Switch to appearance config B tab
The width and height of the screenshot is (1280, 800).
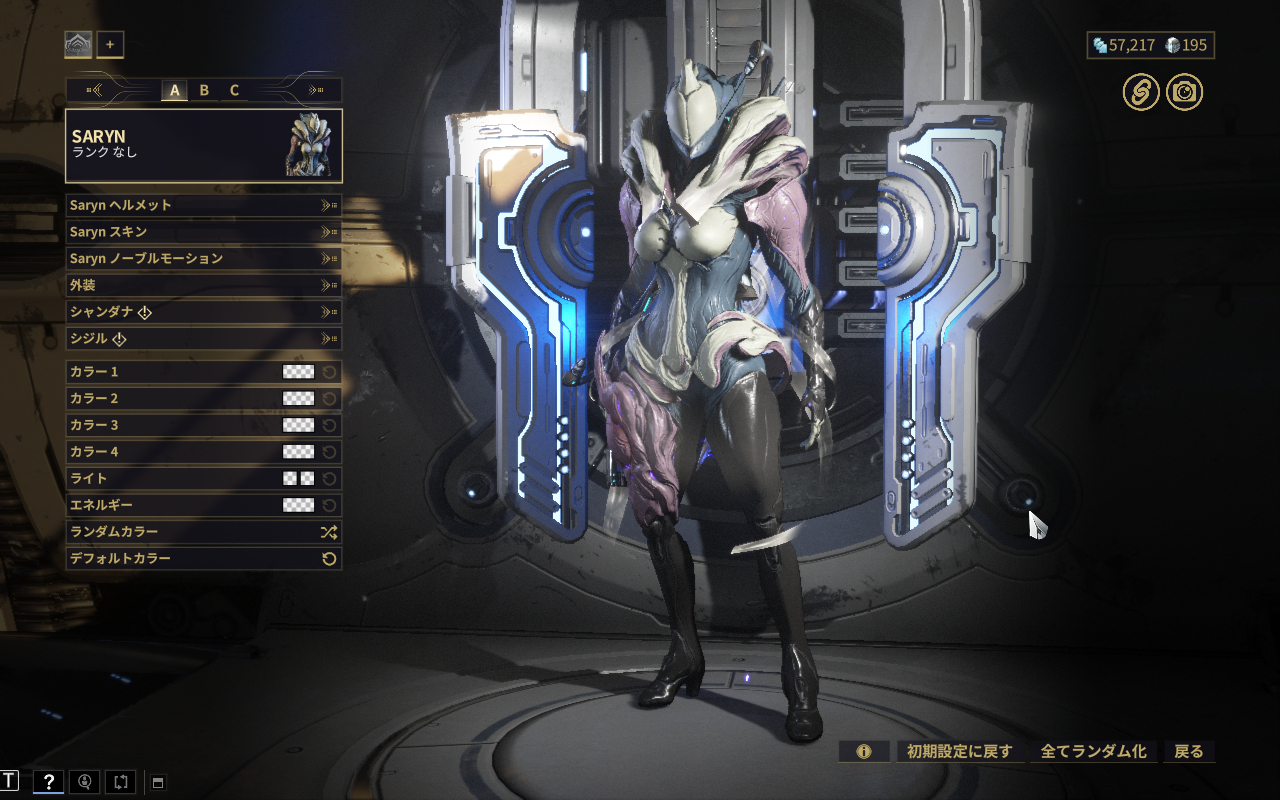click(204, 90)
